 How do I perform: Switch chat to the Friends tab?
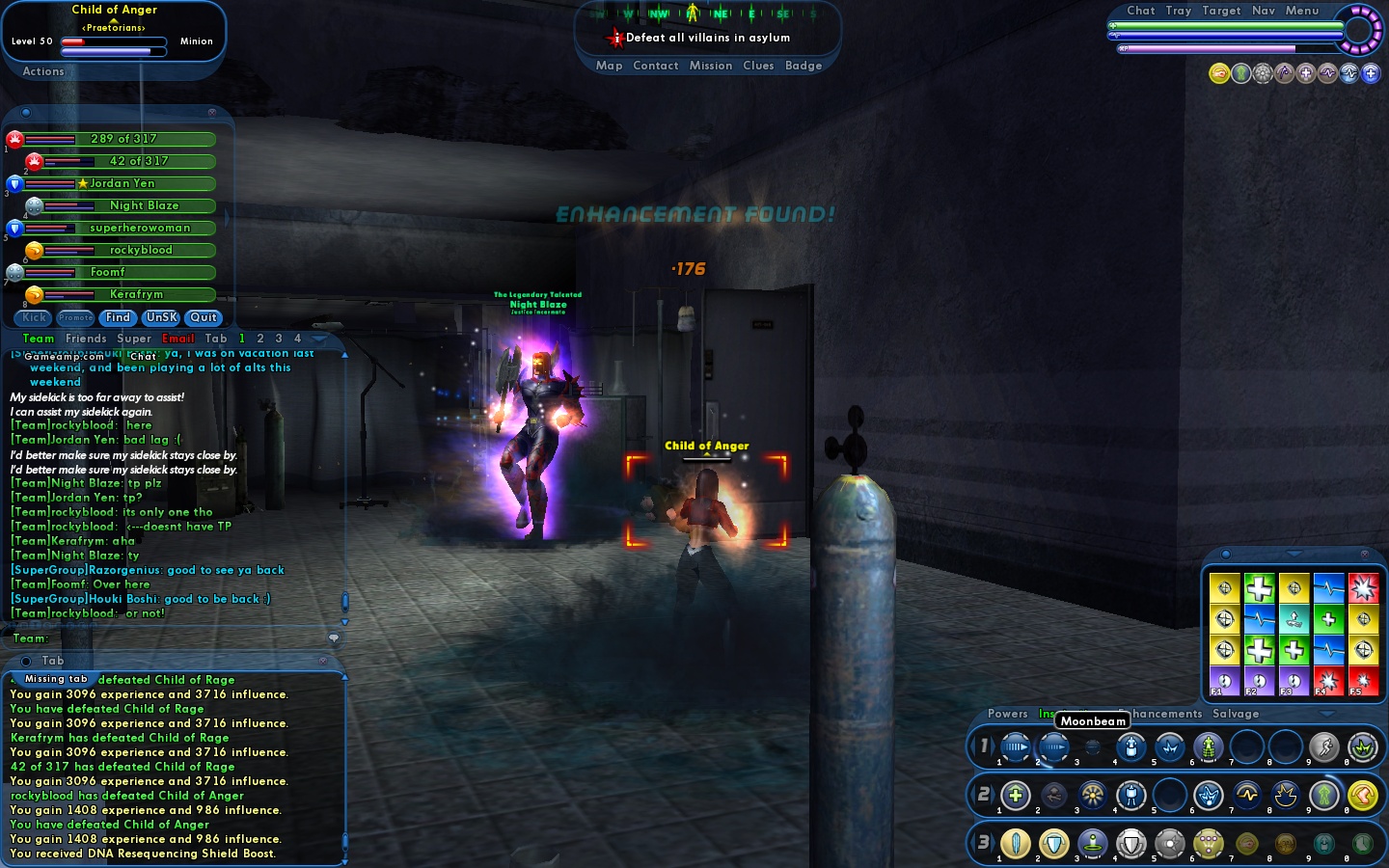86,339
